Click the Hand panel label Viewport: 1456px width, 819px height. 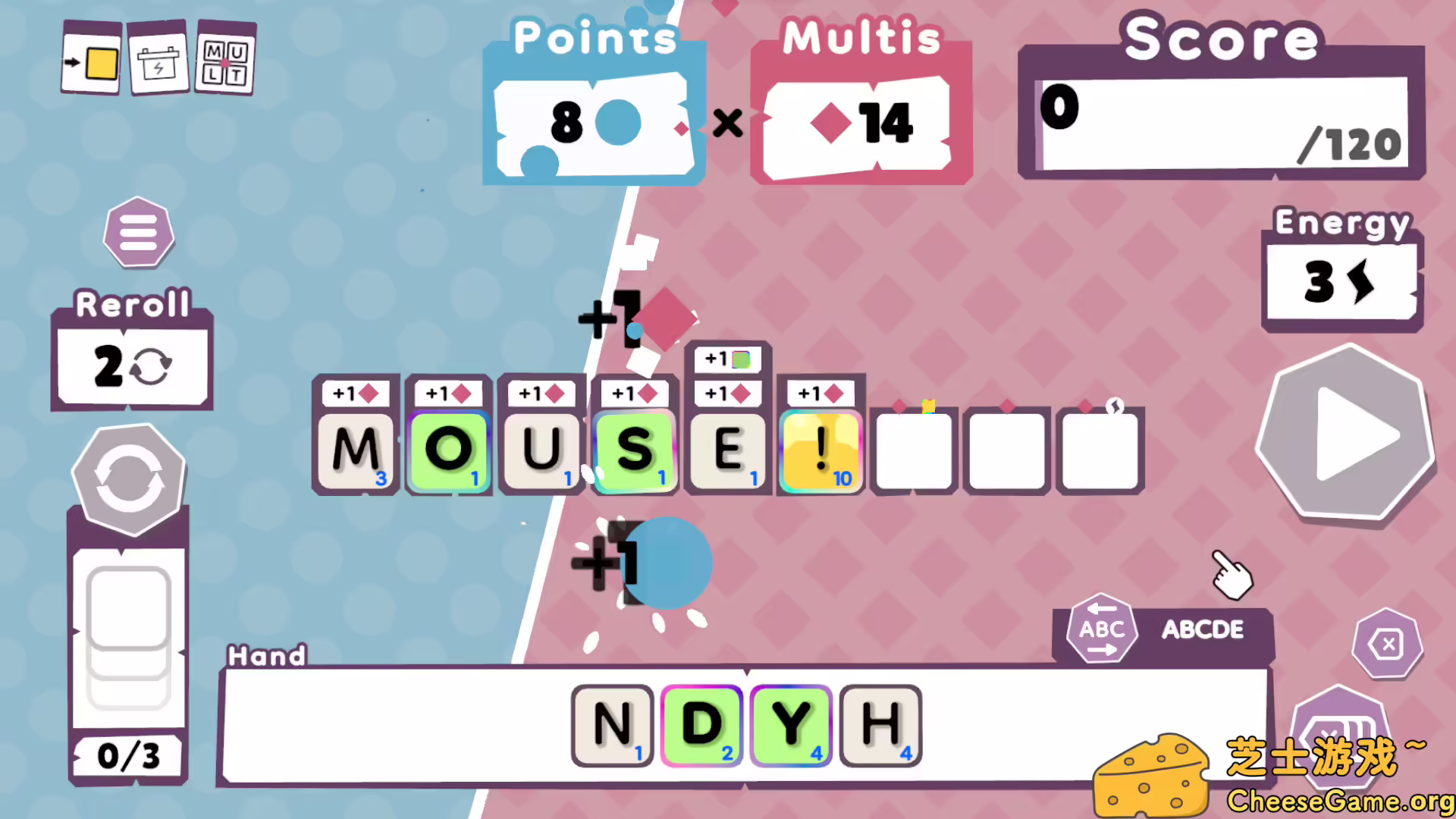point(267,655)
